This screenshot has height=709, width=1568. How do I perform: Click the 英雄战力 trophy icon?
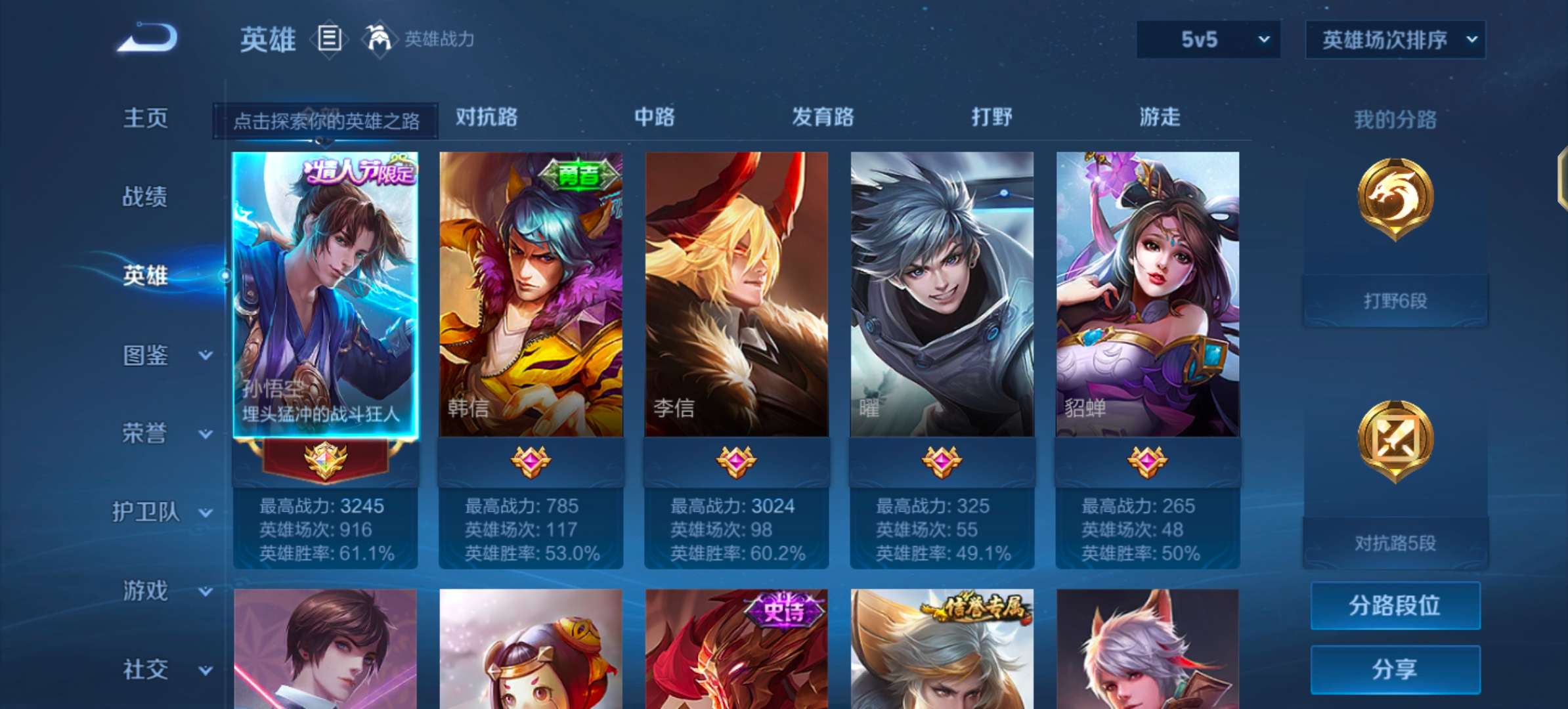[380, 39]
